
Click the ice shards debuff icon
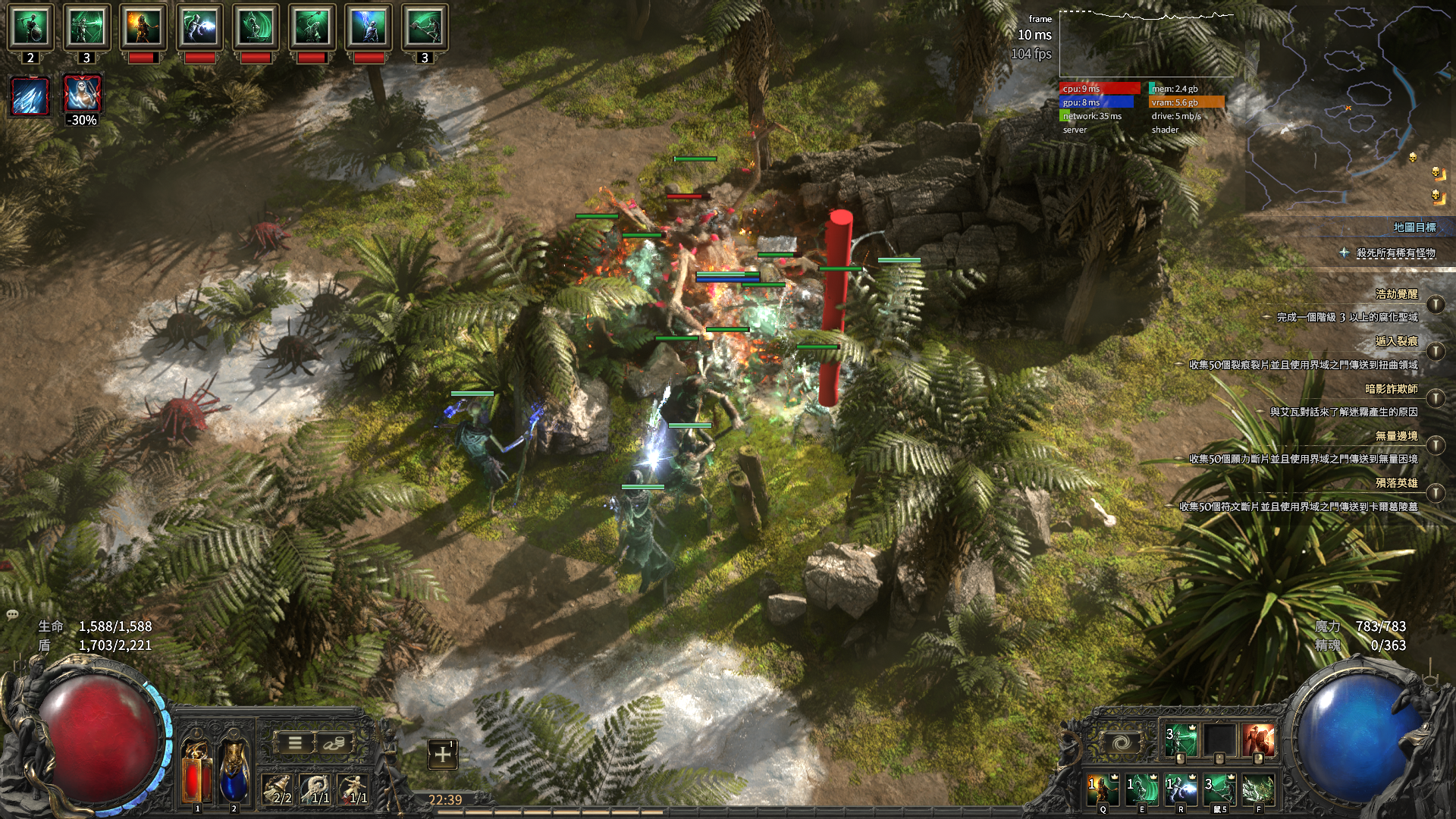pyautogui.click(x=30, y=96)
